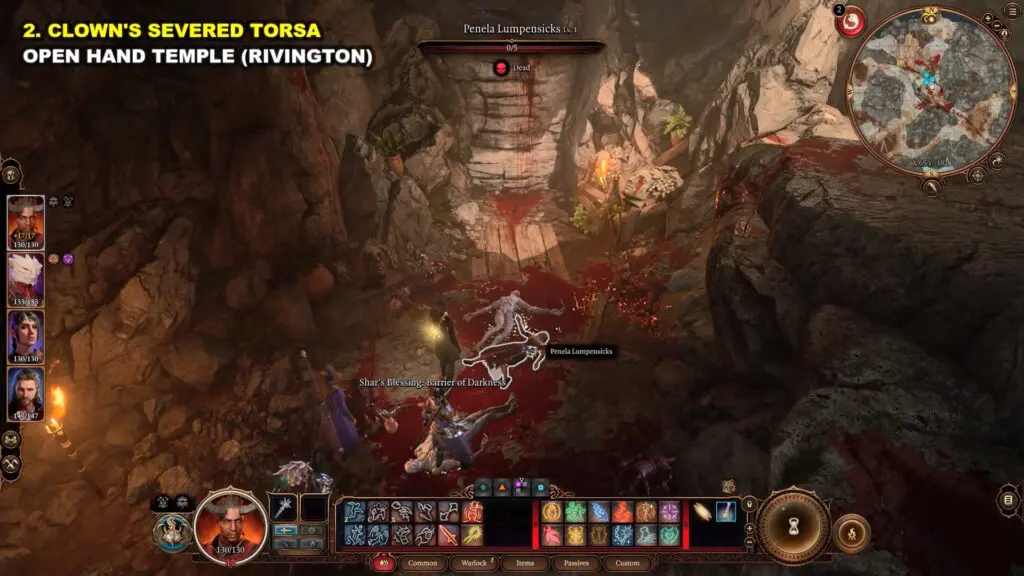Viewport: 1024px width, 576px height.
Task: Open the Warlock hotbar tab
Action: click(x=475, y=563)
